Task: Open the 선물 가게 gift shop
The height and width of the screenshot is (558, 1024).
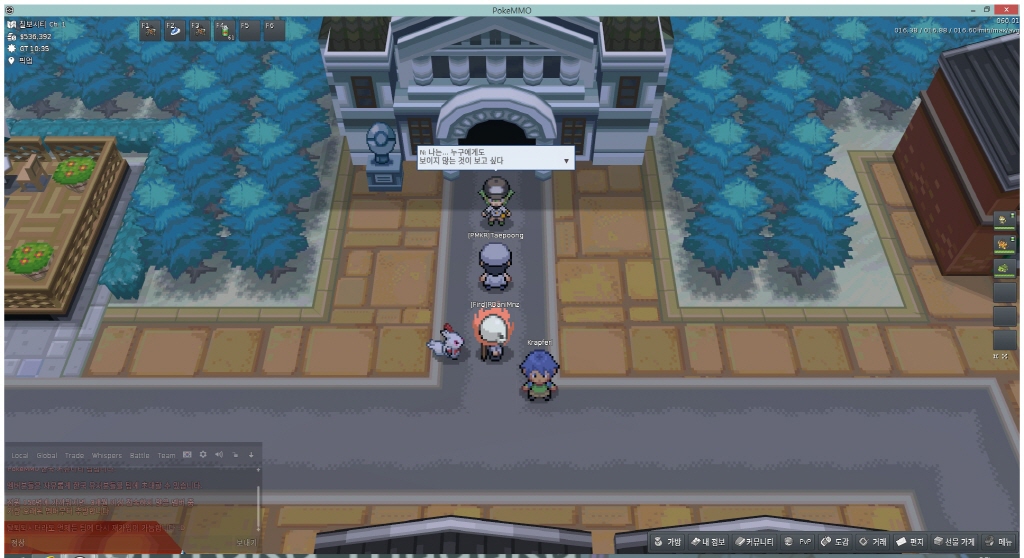Action: [954, 541]
